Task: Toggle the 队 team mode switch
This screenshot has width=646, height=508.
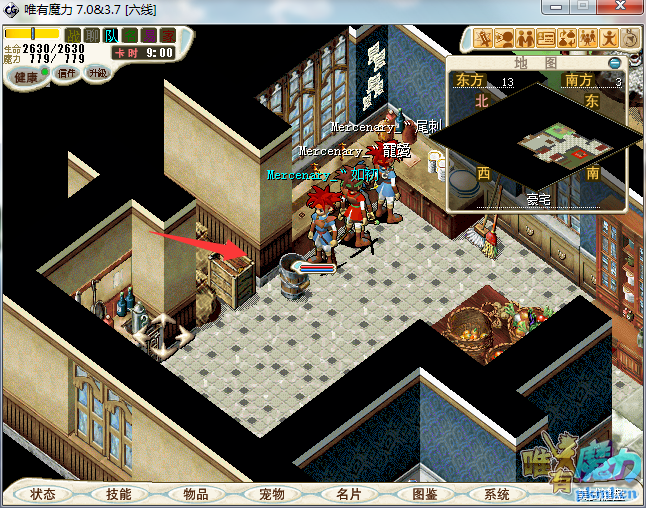Action: click(111, 36)
